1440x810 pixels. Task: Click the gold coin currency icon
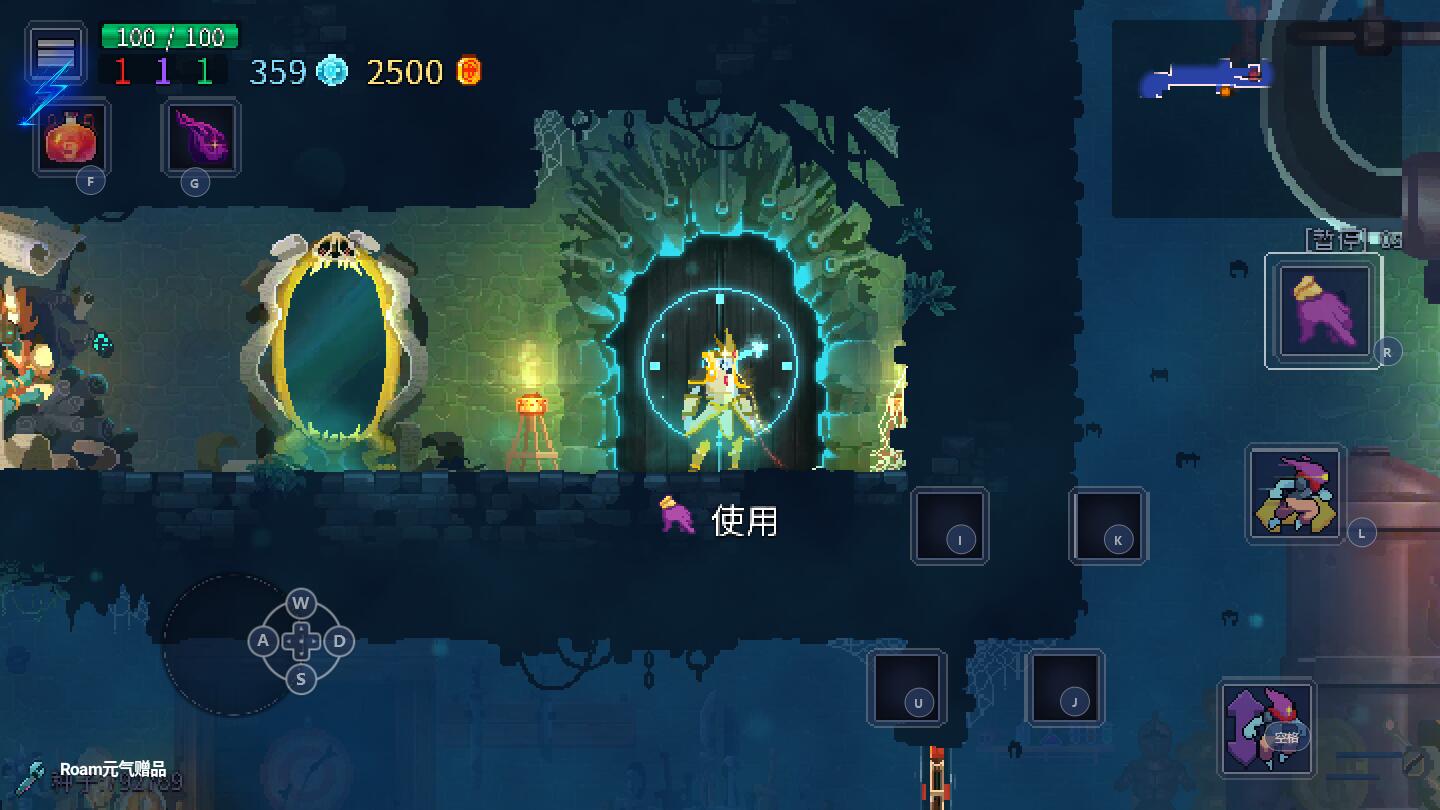466,71
